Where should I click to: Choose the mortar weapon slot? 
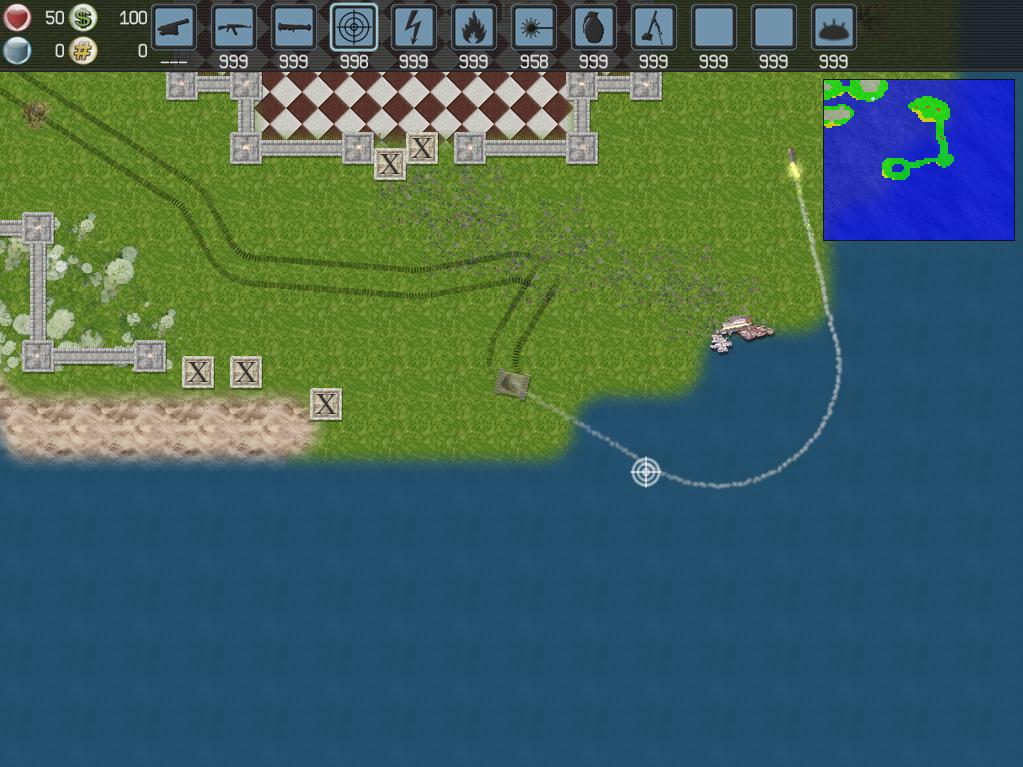(654, 28)
